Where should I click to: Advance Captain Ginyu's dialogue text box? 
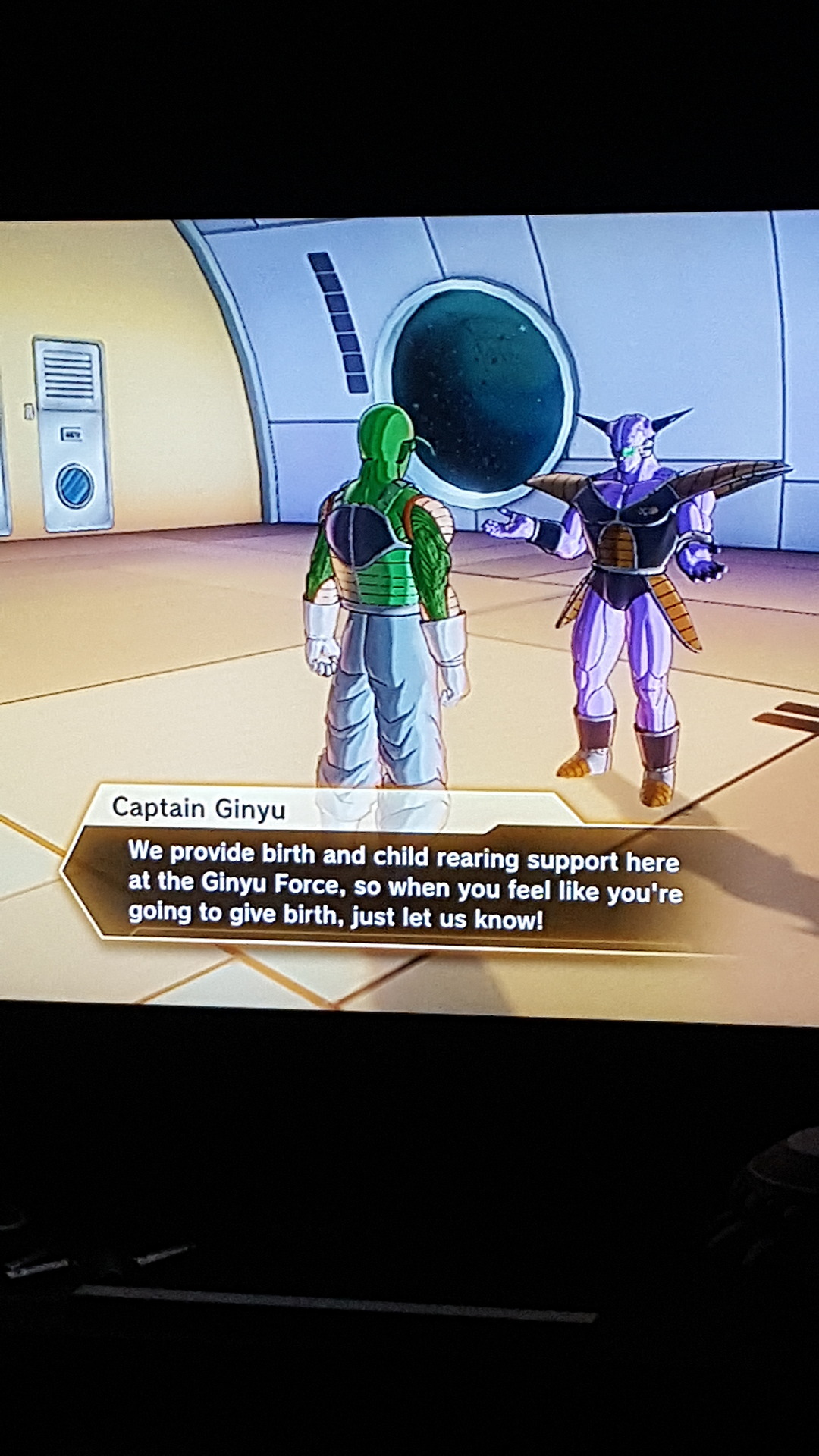tap(402, 884)
